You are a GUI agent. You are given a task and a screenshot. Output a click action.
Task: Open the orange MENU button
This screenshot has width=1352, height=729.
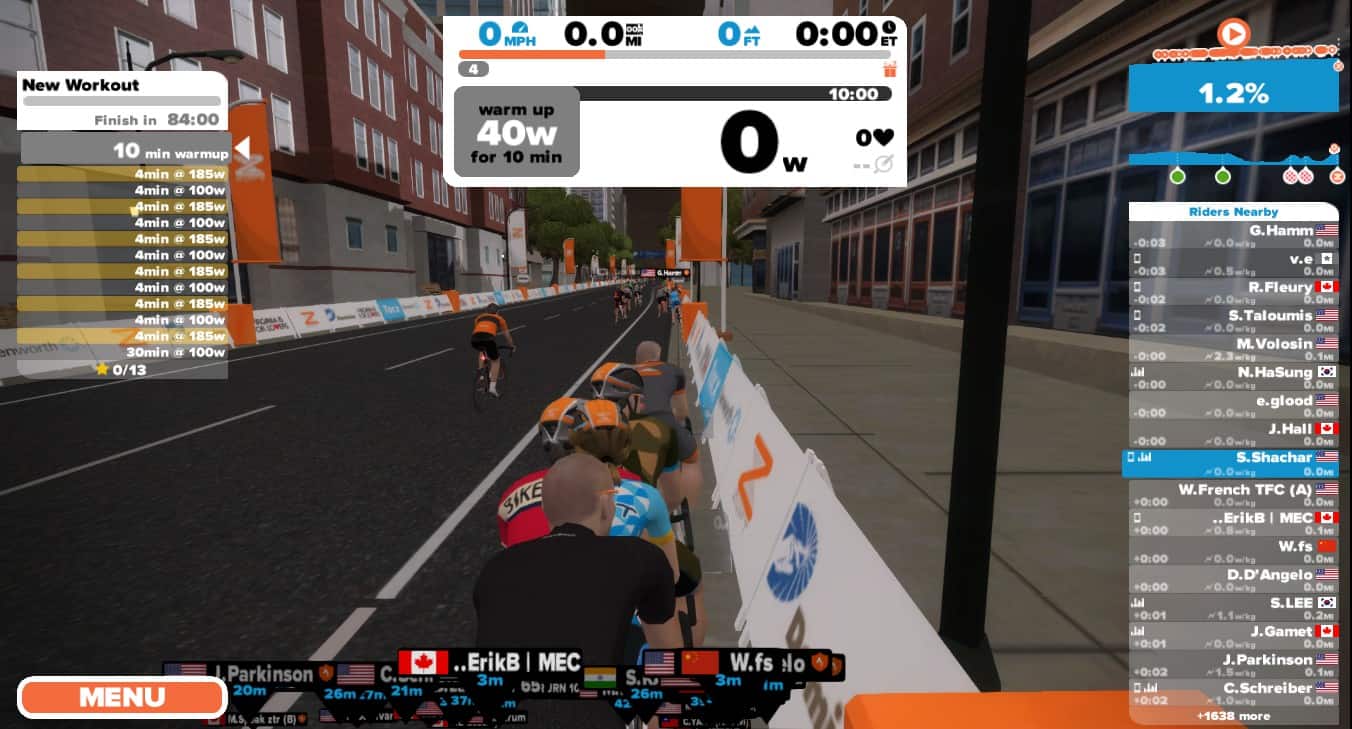[x=122, y=697]
